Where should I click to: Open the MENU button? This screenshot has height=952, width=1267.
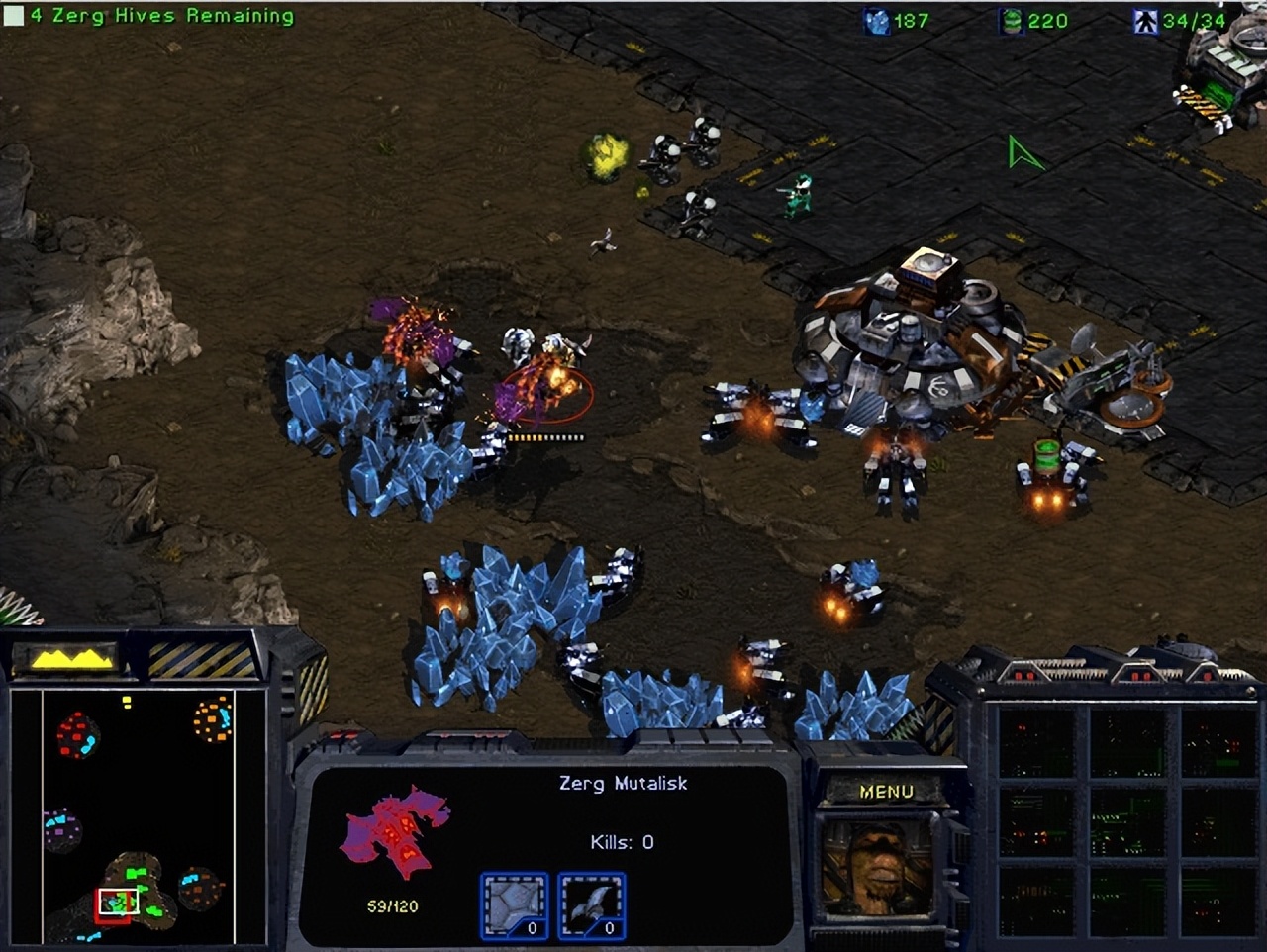click(x=888, y=791)
